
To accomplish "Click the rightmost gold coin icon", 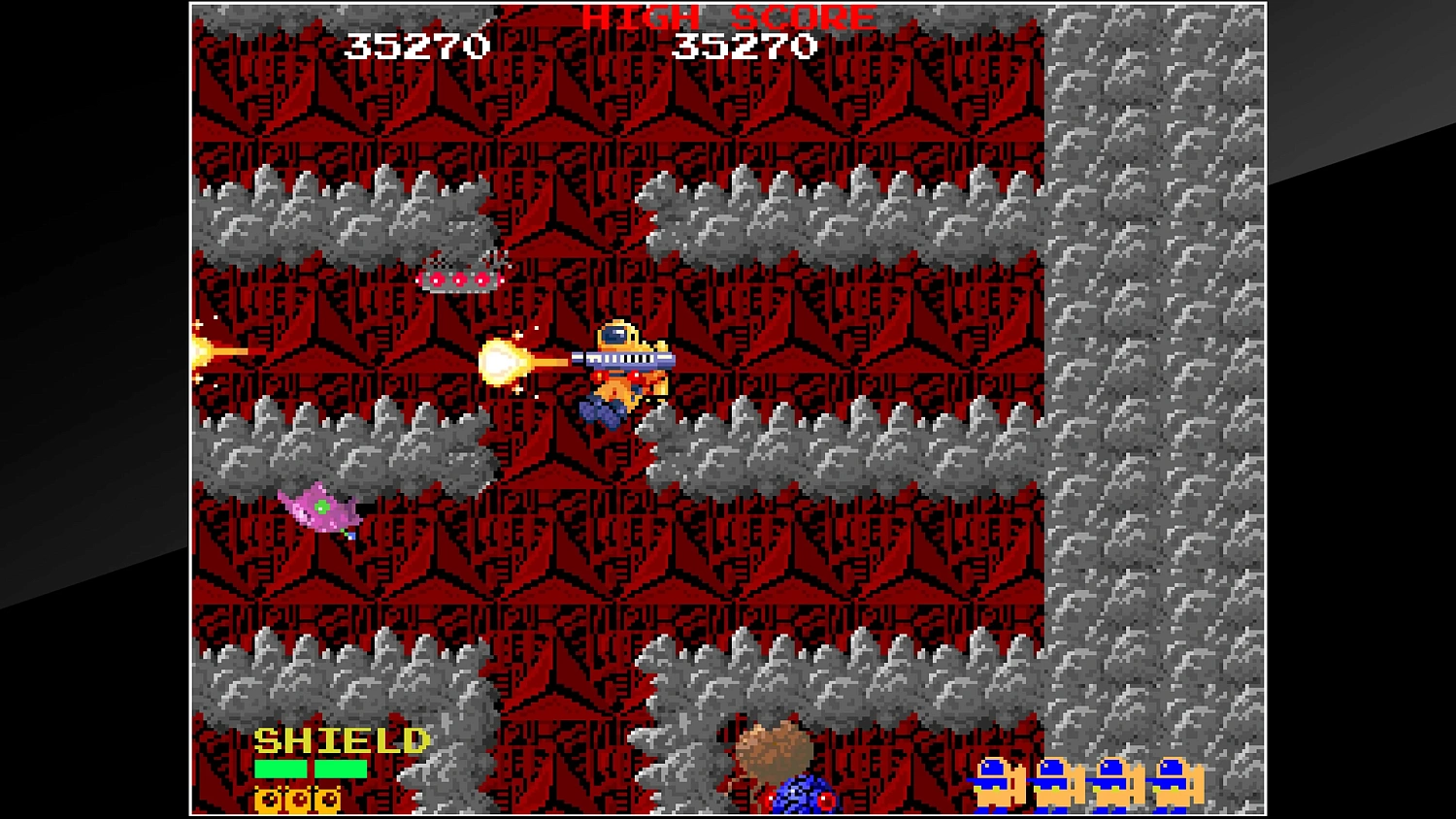I will coord(328,801).
